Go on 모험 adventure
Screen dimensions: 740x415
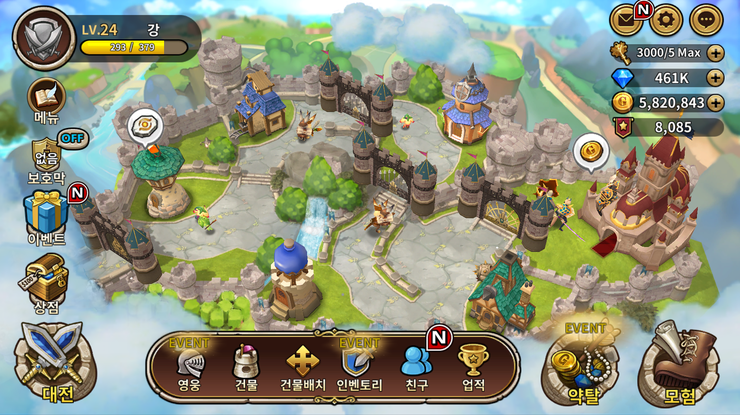tap(679, 362)
